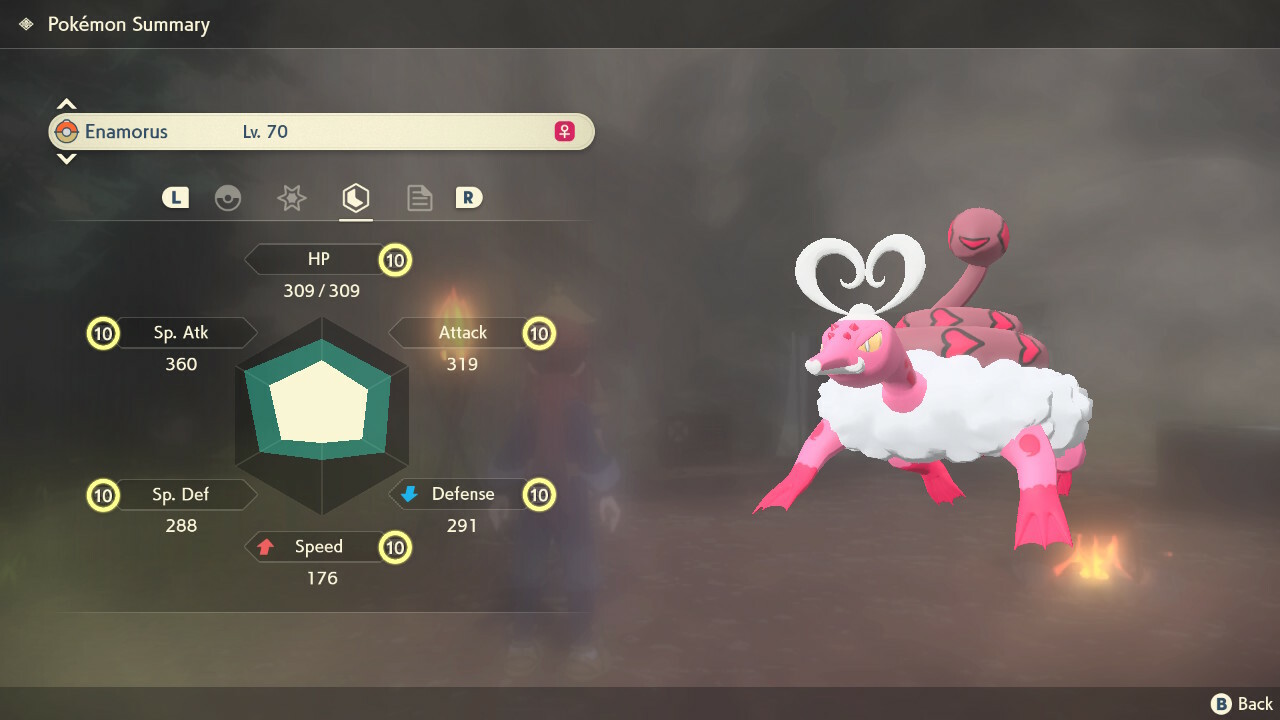Click the stat hexagon radar chart
This screenshot has width=1280, height=720.
322,402
